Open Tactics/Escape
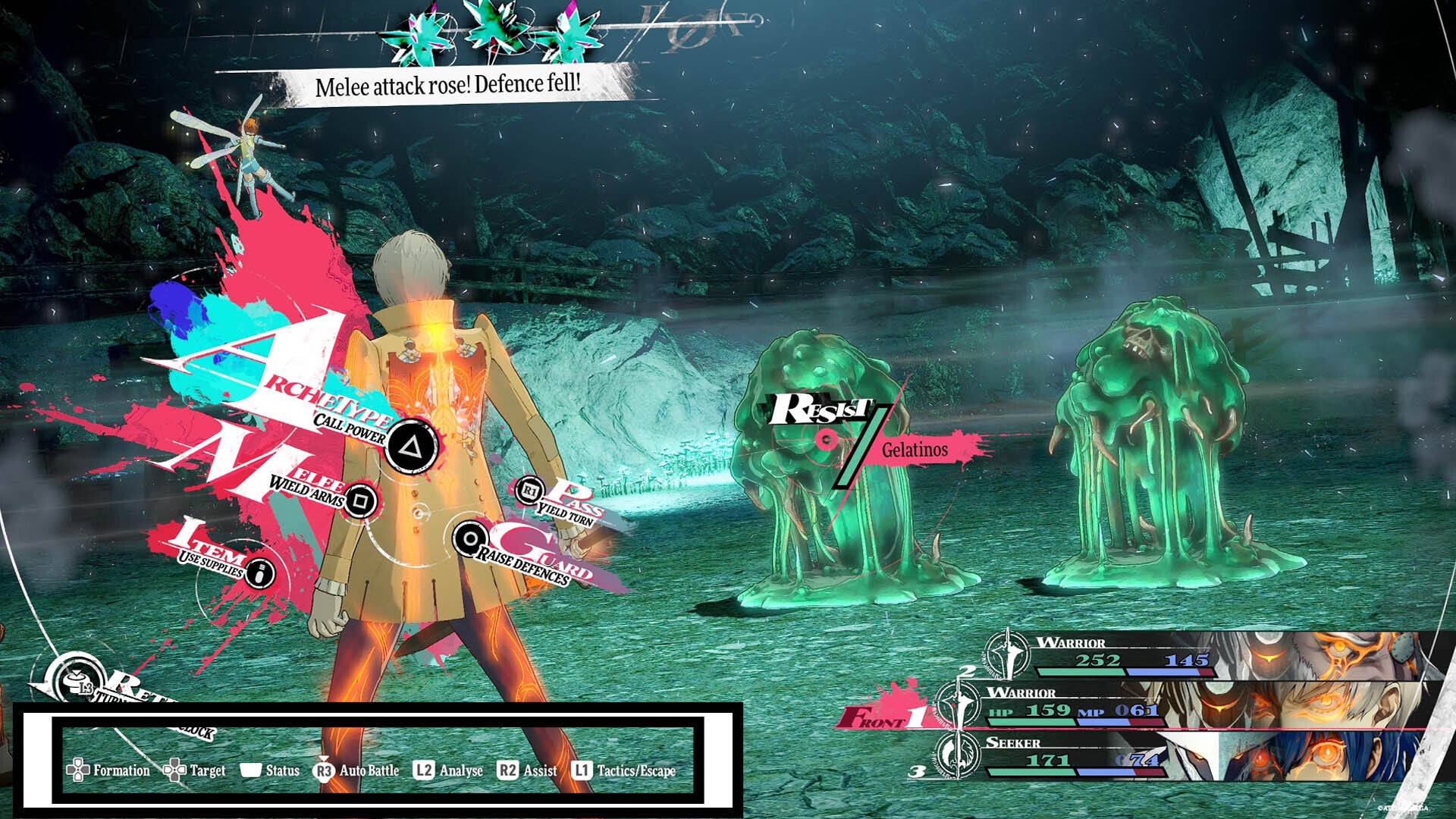Image resolution: width=1456 pixels, height=819 pixels. (x=623, y=770)
